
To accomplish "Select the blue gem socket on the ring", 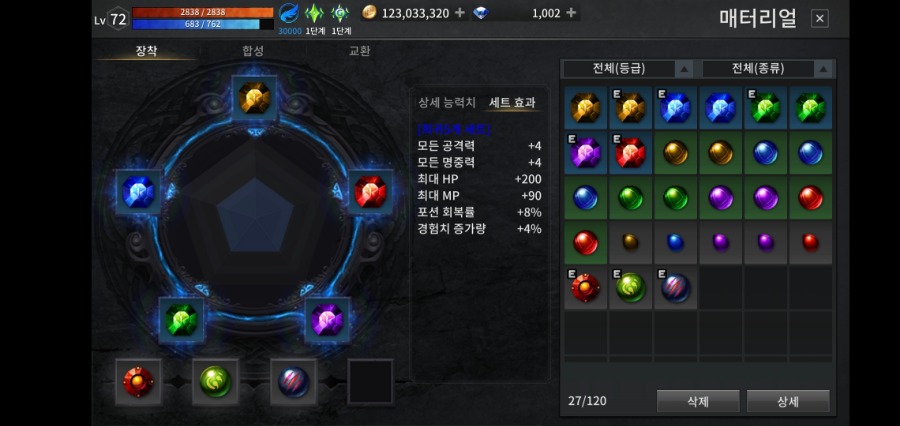I will point(137,191).
